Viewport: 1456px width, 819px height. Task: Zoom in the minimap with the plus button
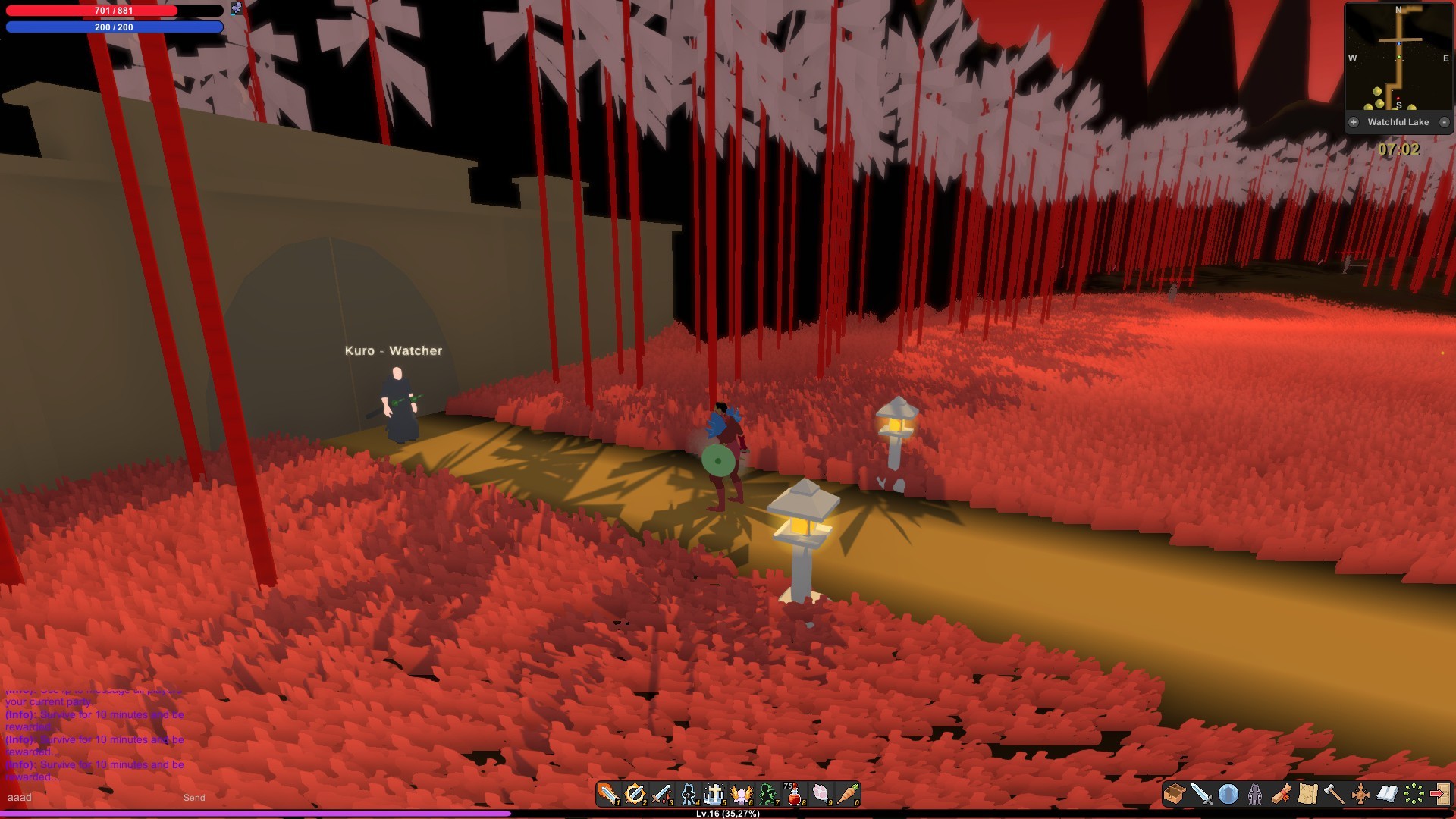[x=1353, y=121]
